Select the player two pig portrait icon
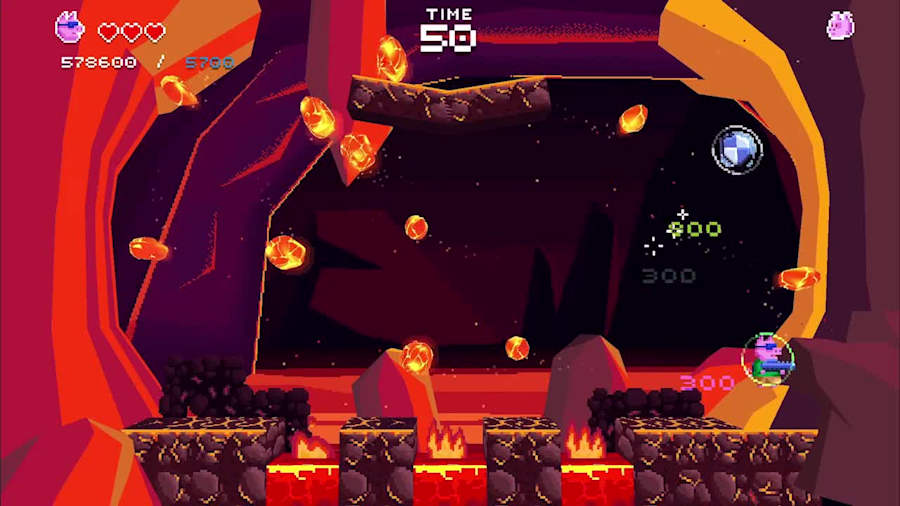Screen dimensions: 900x506 pyautogui.click(x=840, y=25)
